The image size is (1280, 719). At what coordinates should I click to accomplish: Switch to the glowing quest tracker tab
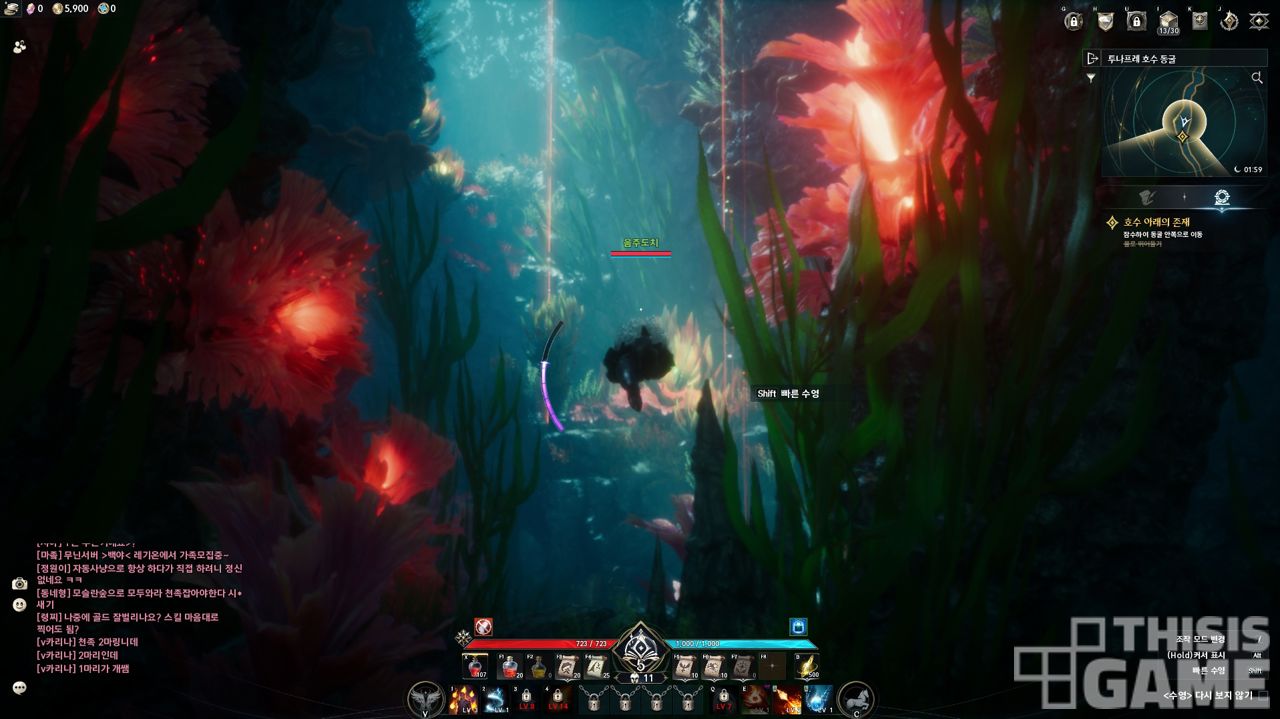[1221, 197]
